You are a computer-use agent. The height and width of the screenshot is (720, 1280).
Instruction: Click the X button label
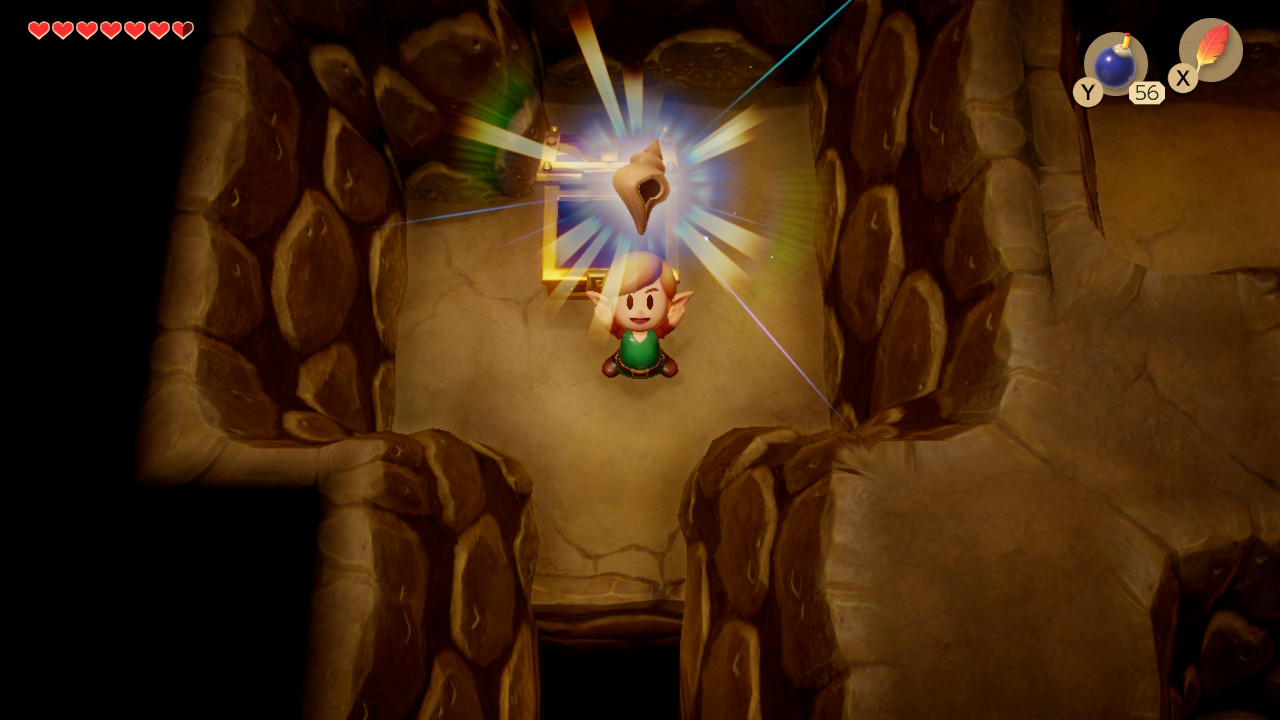[x=1182, y=78]
